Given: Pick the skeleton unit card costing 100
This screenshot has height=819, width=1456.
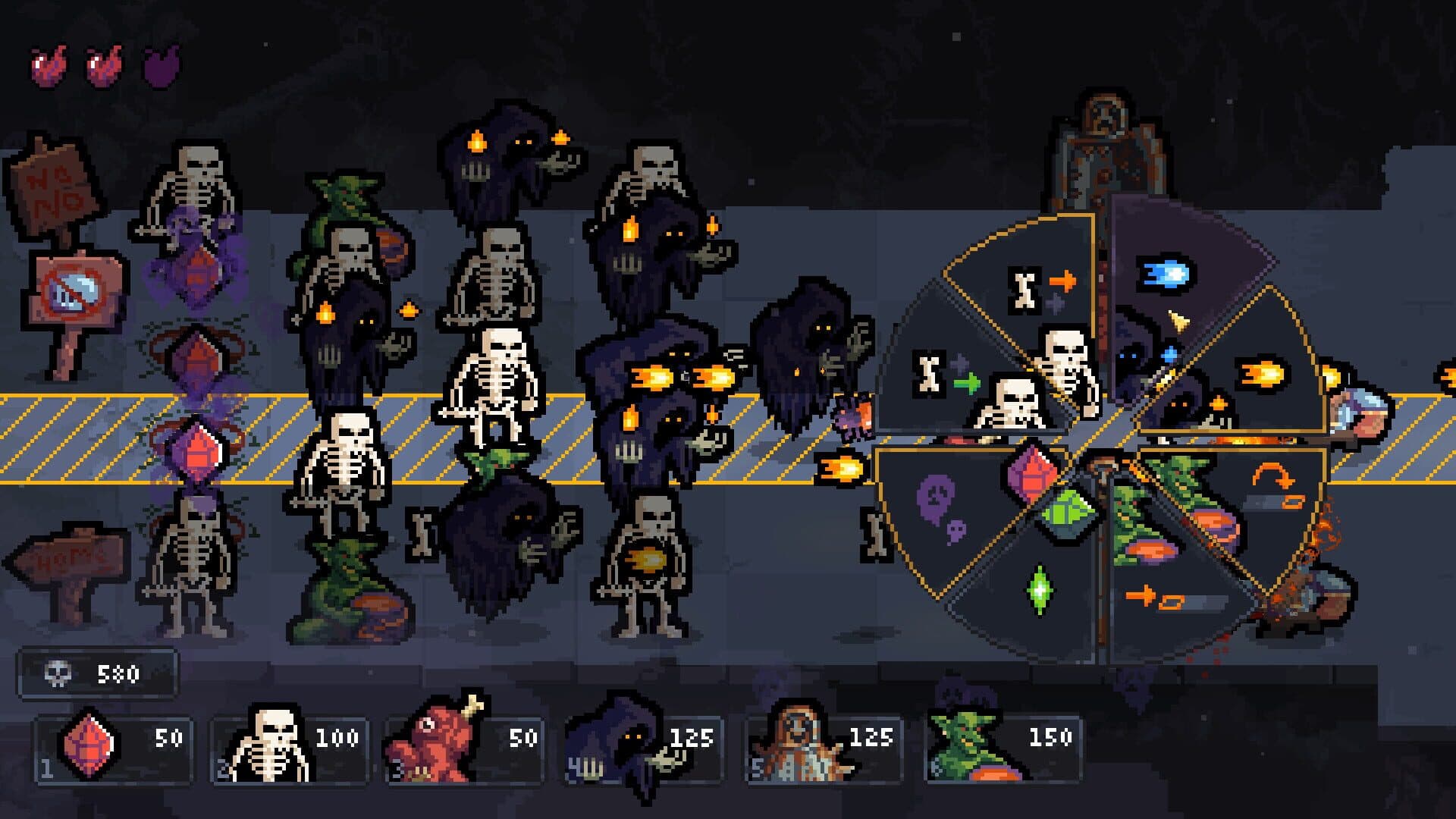Looking at the screenshot, I should (290, 747).
